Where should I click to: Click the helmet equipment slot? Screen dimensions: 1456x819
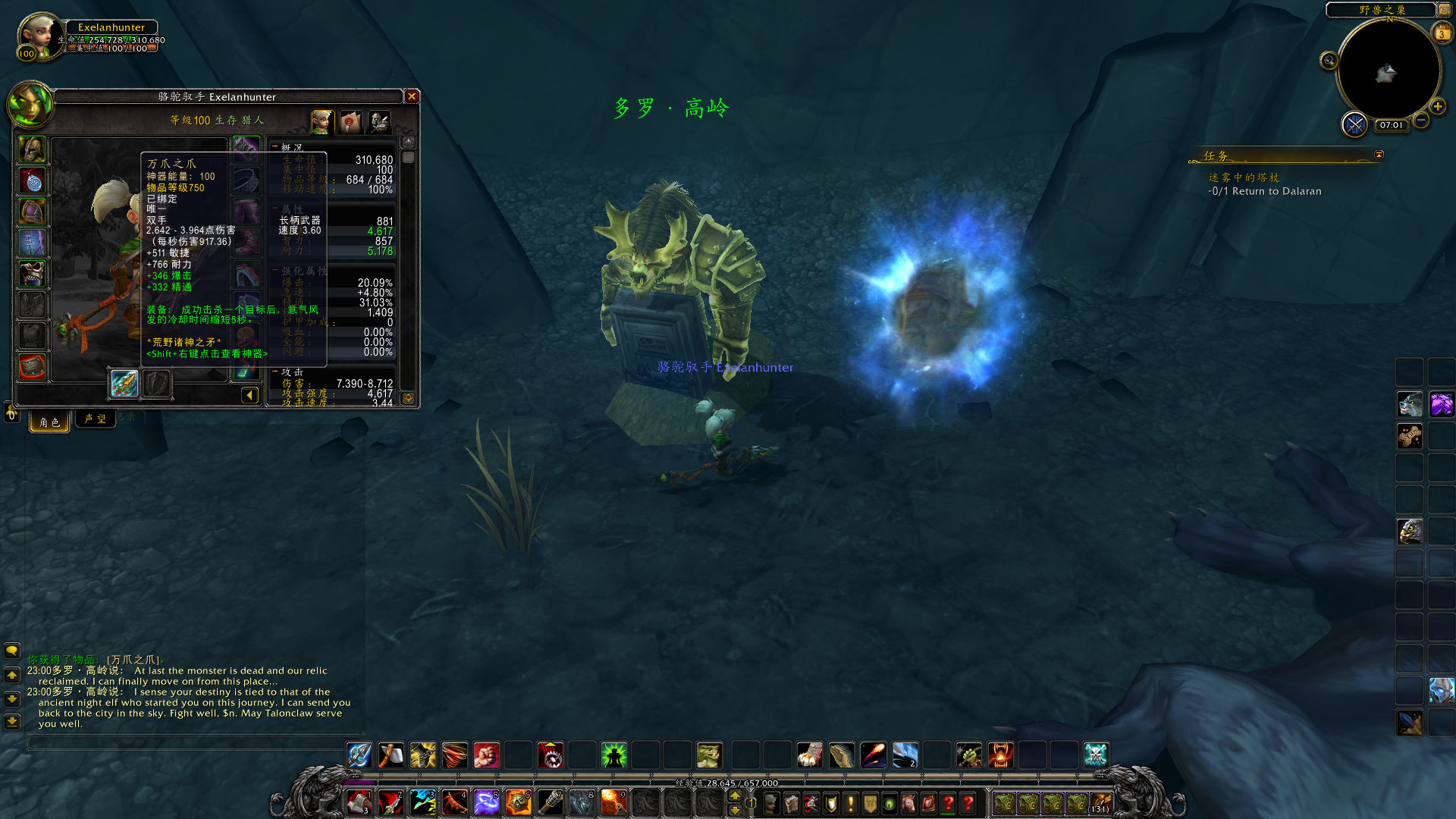(x=33, y=149)
